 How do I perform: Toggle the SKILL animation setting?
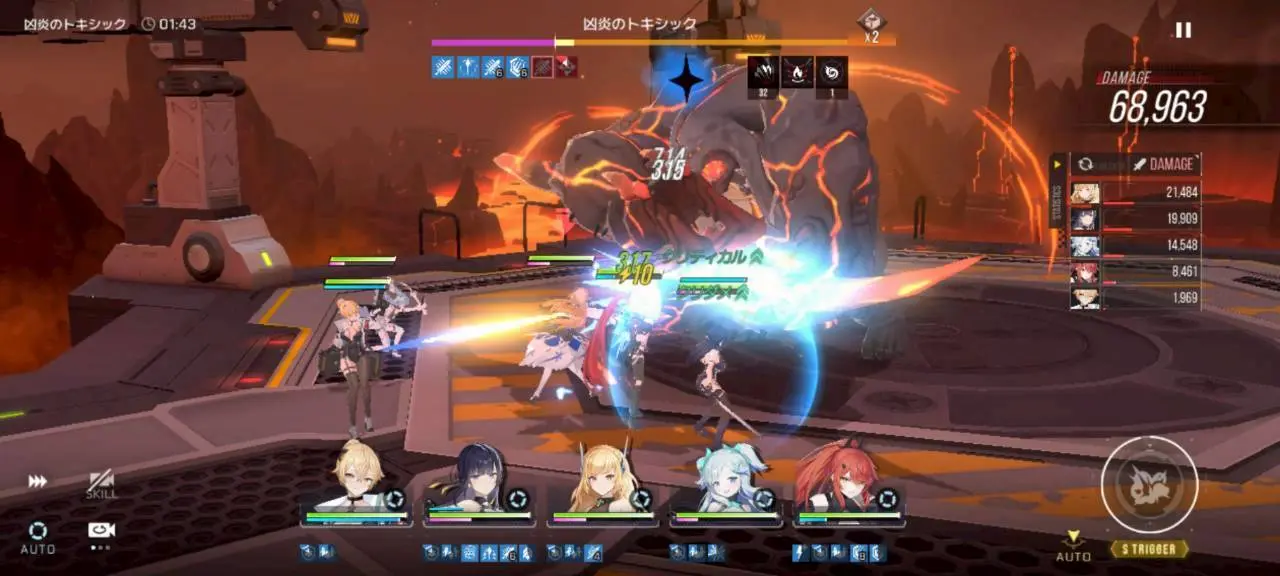coord(101,484)
